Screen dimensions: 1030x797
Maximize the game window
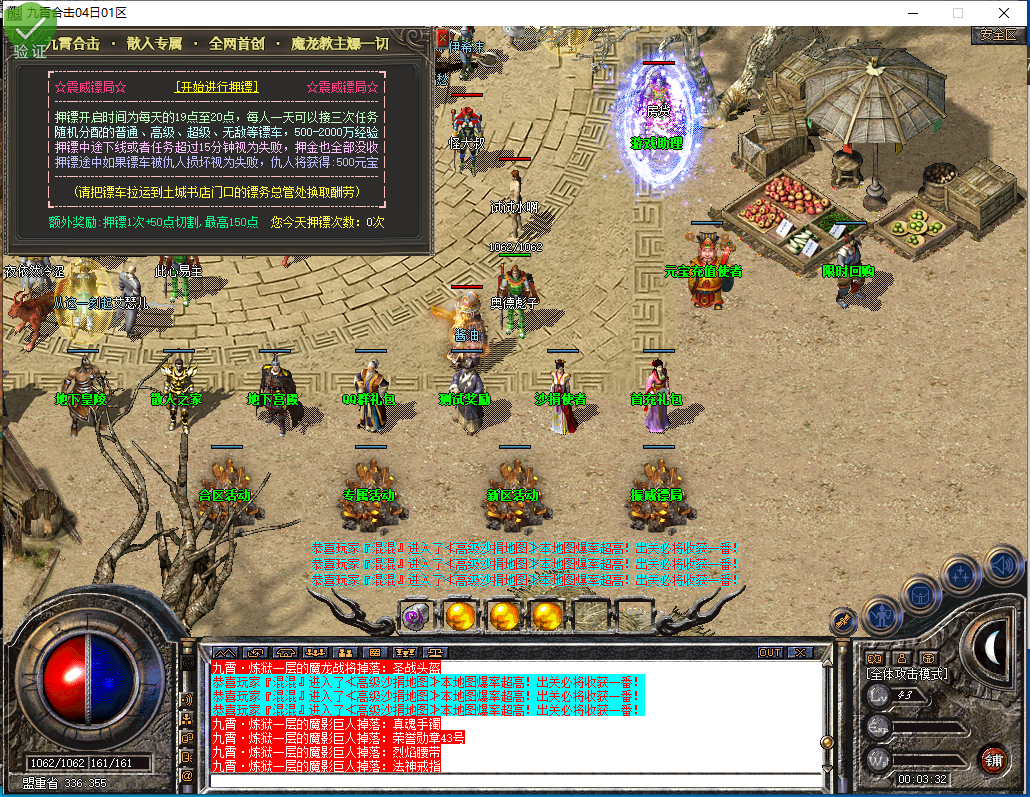[957, 13]
